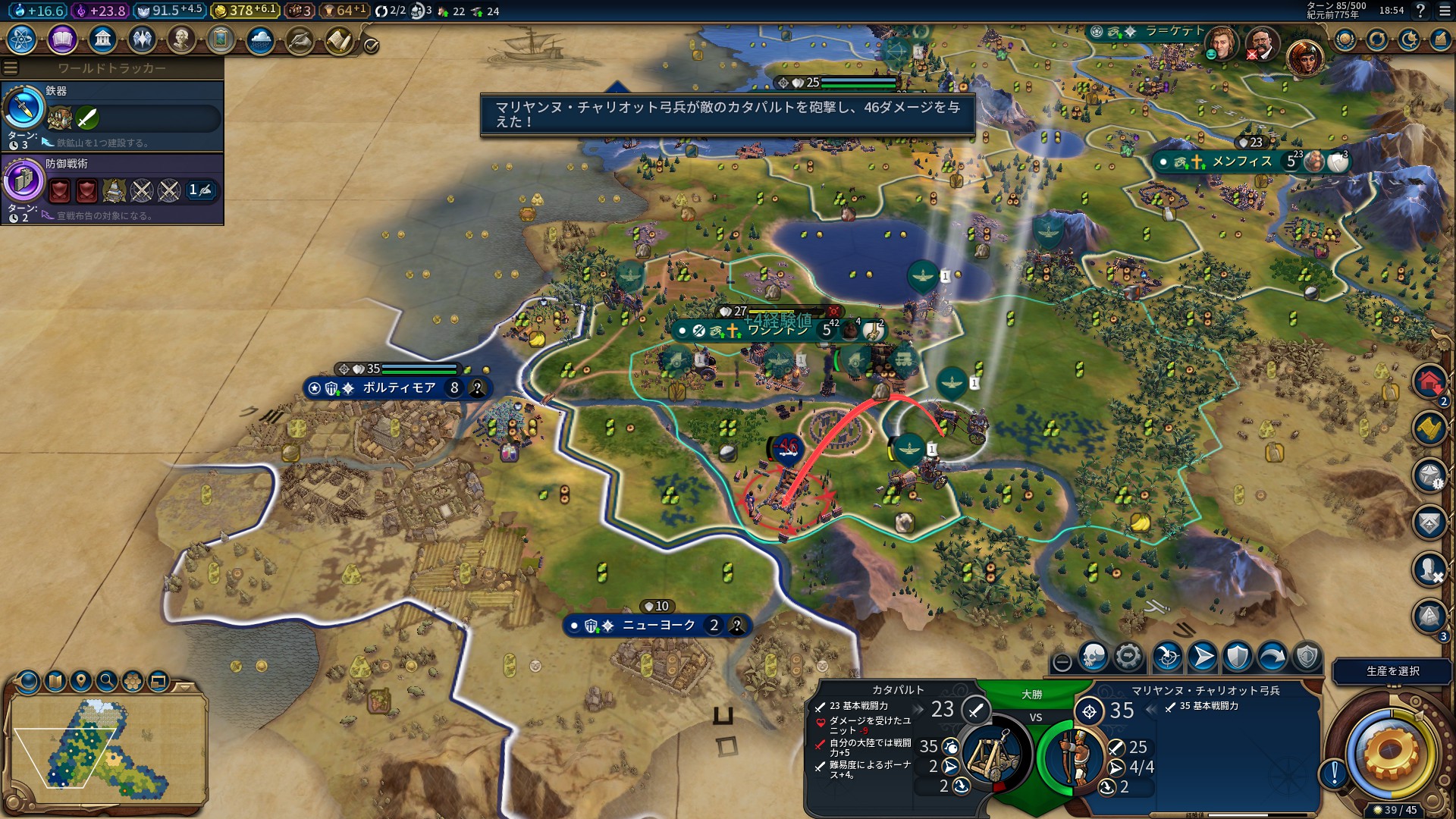Open the map pin tool button
The width and height of the screenshot is (1456, 819).
81,681
